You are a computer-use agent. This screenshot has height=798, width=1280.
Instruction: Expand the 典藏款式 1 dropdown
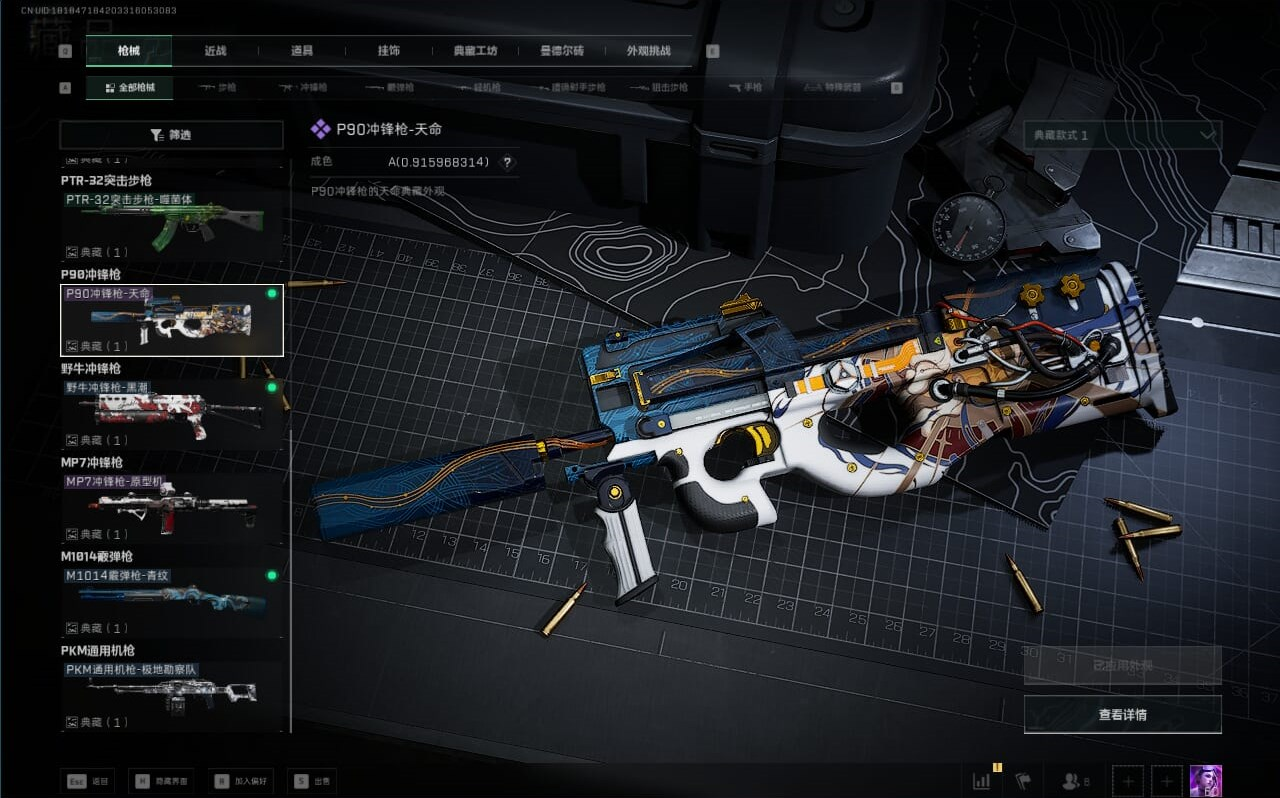(x=1122, y=135)
